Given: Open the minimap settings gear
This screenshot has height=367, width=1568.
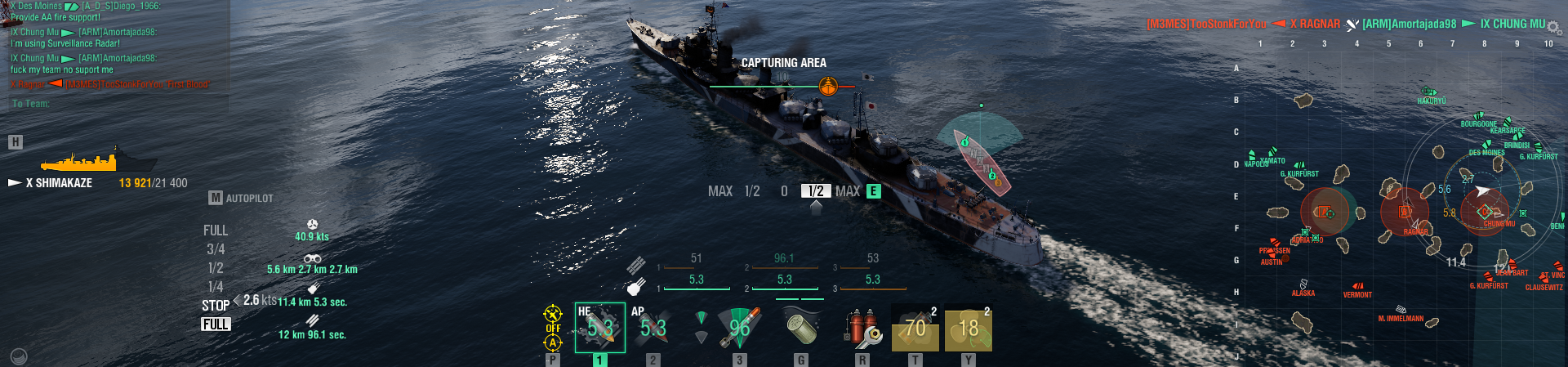Looking at the screenshot, I should coord(1553,29).
